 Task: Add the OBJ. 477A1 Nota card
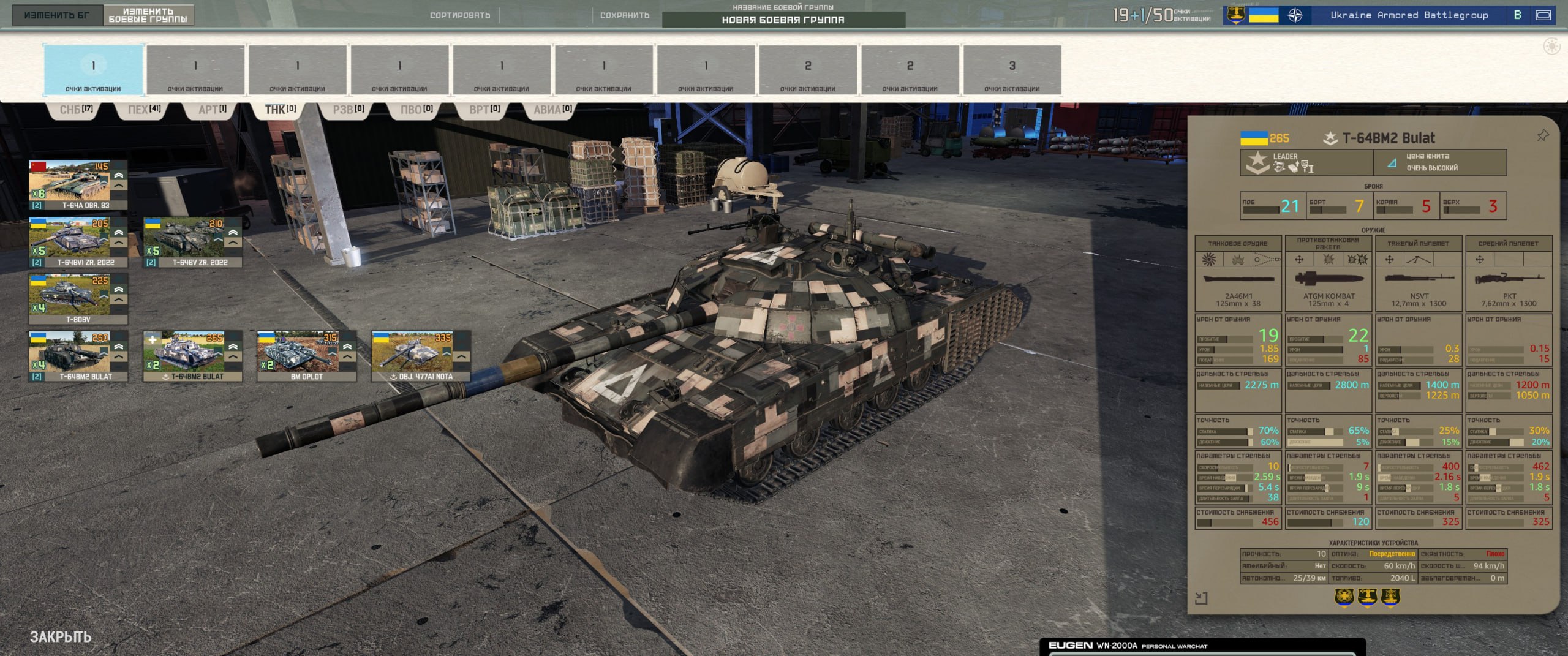point(421,356)
